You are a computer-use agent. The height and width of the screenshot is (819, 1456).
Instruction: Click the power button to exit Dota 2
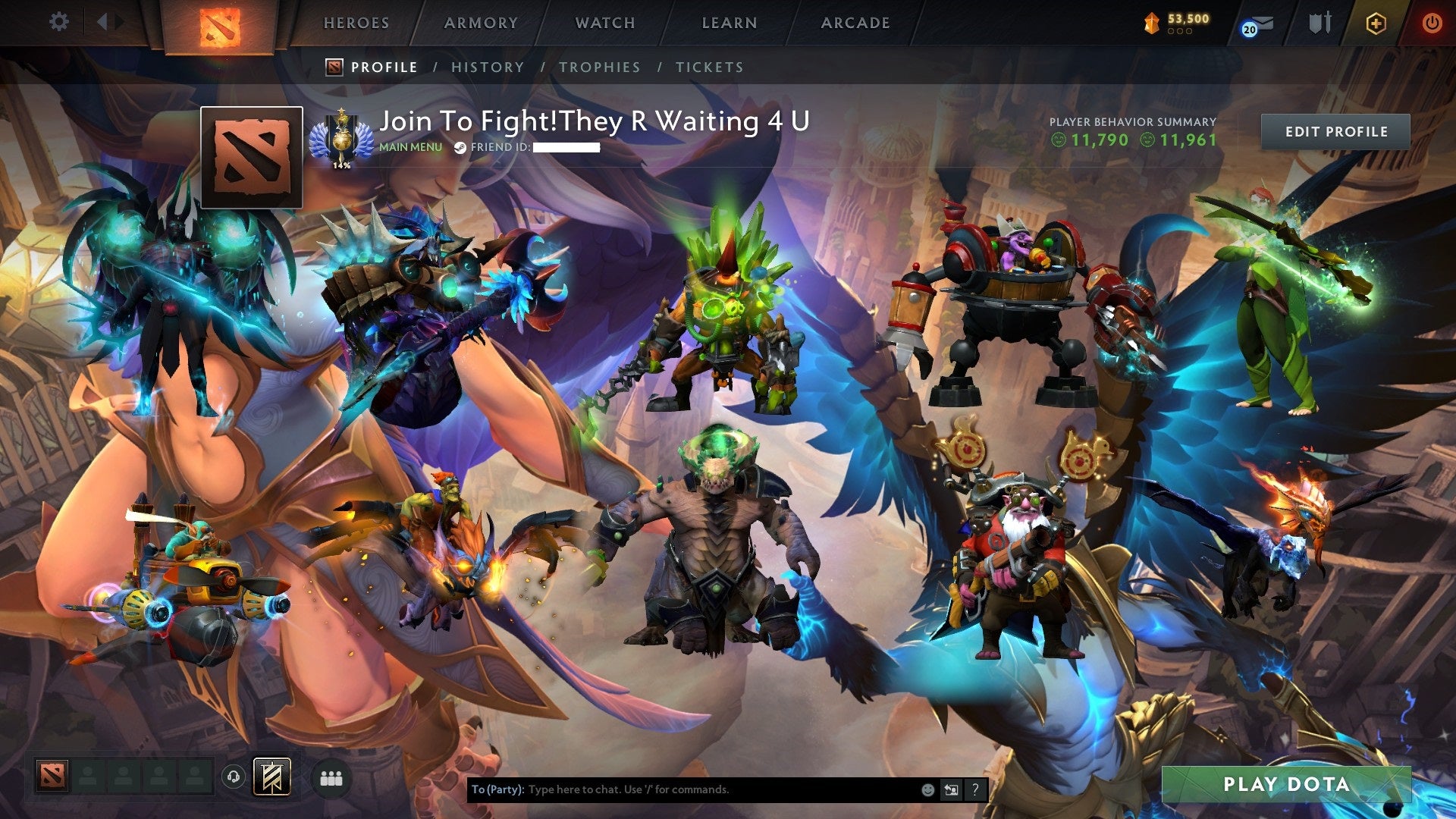pyautogui.click(x=1432, y=23)
